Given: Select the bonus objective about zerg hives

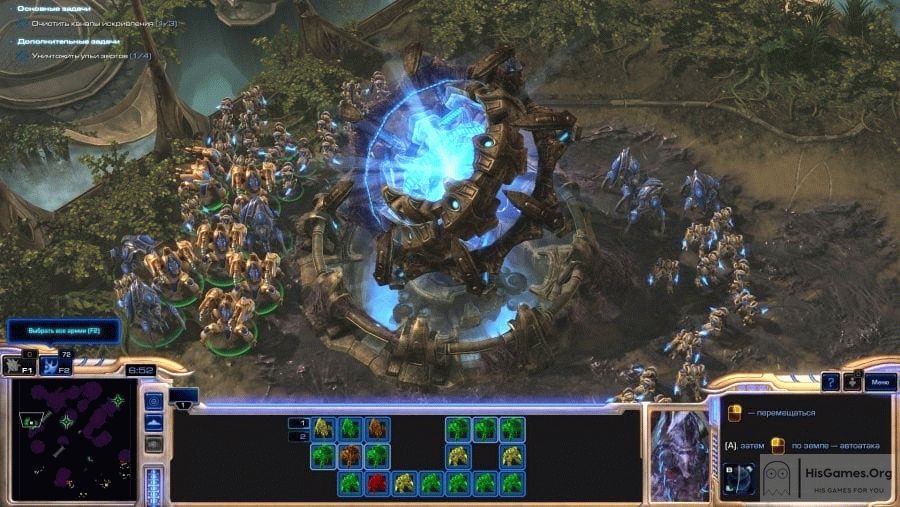Looking at the screenshot, I should [x=91, y=55].
